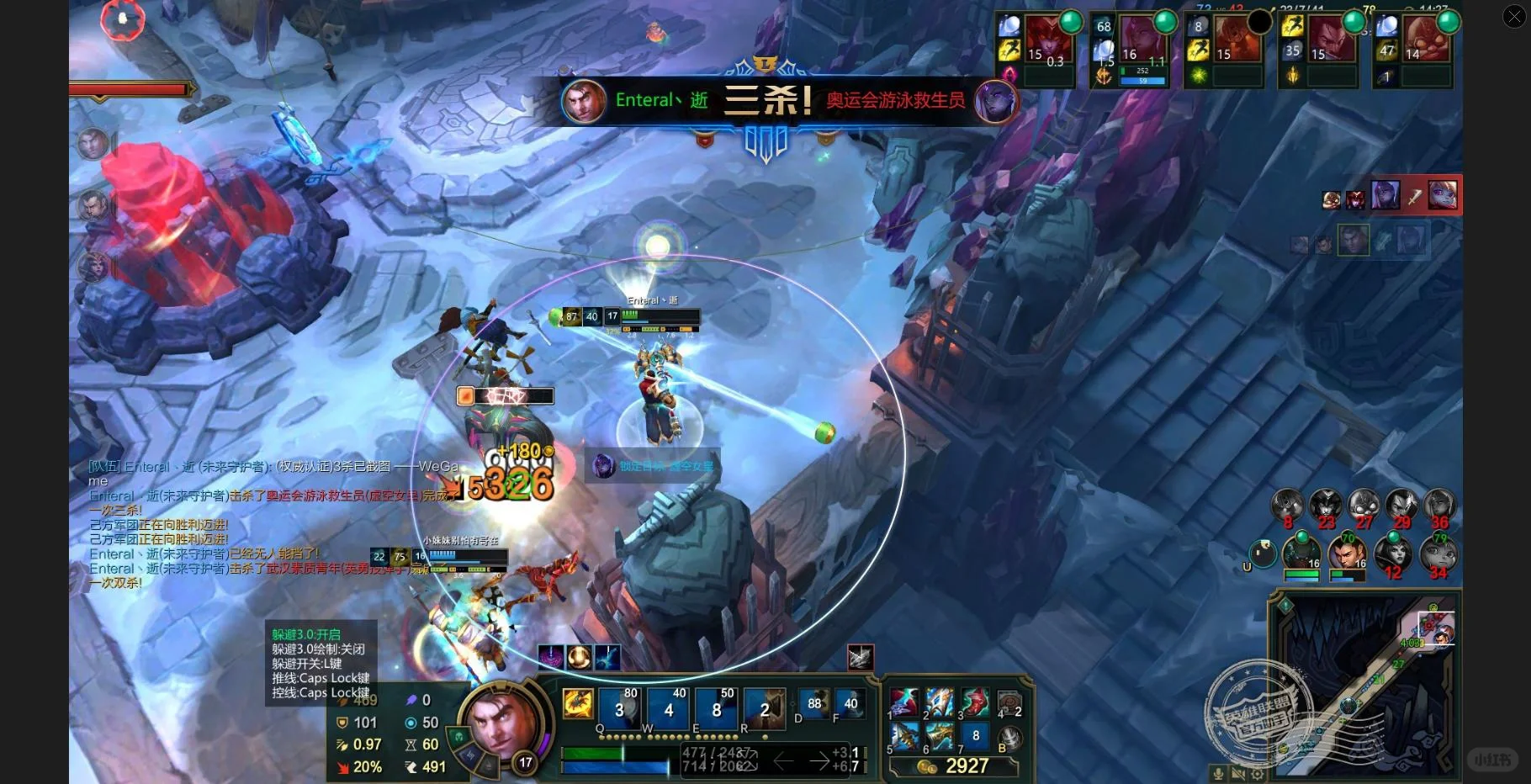Click the emote bubble icon marked U
Image resolution: width=1531 pixels, height=784 pixels.
1262,553
